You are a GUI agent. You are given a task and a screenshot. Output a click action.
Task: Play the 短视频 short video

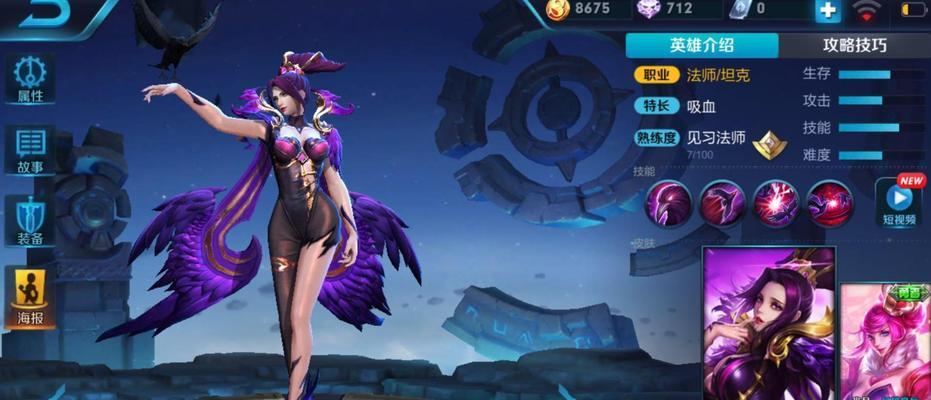[899, 200]
